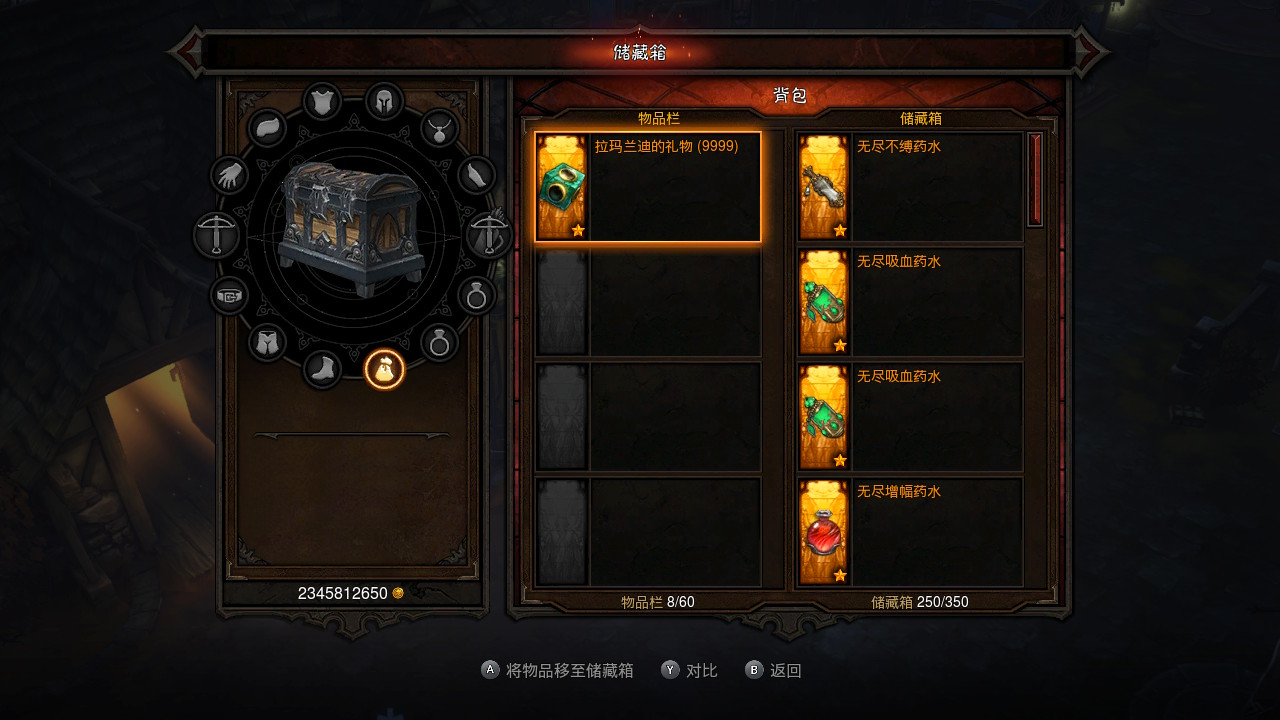Screen dimensions: 1280x720
Task: Select the highlighted inventory bag icon
Action: [x=384, y=370]
